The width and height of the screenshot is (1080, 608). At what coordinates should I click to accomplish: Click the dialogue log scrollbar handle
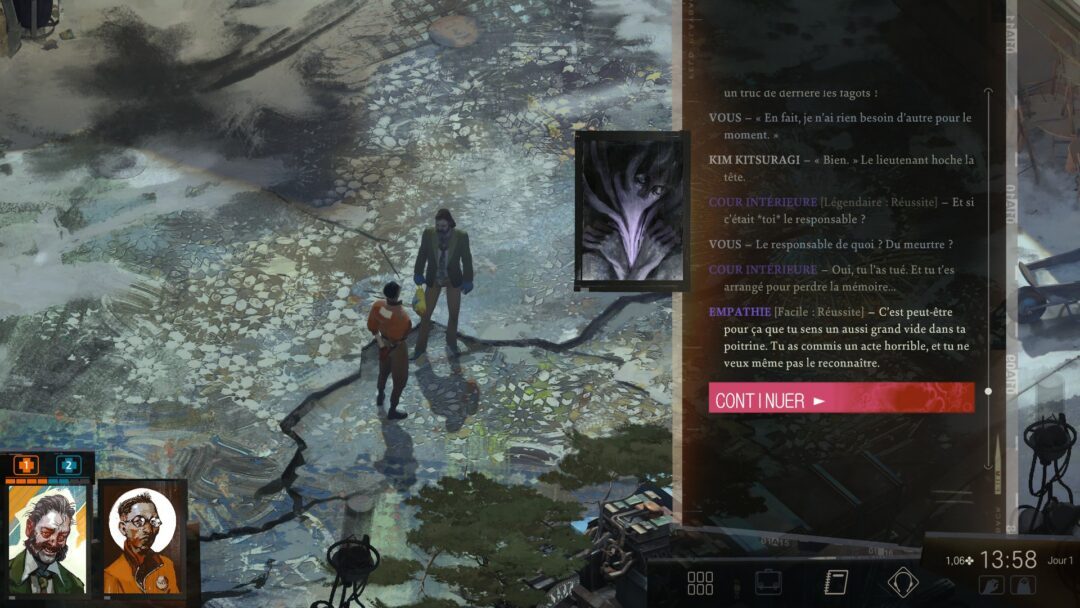click(988, 391)
